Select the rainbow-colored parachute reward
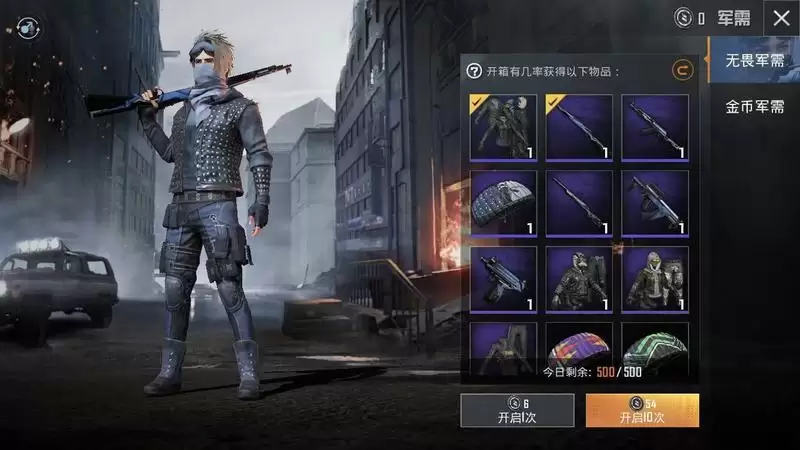The height and width of the screenshot is (450, 800). (x=579, y=348)
